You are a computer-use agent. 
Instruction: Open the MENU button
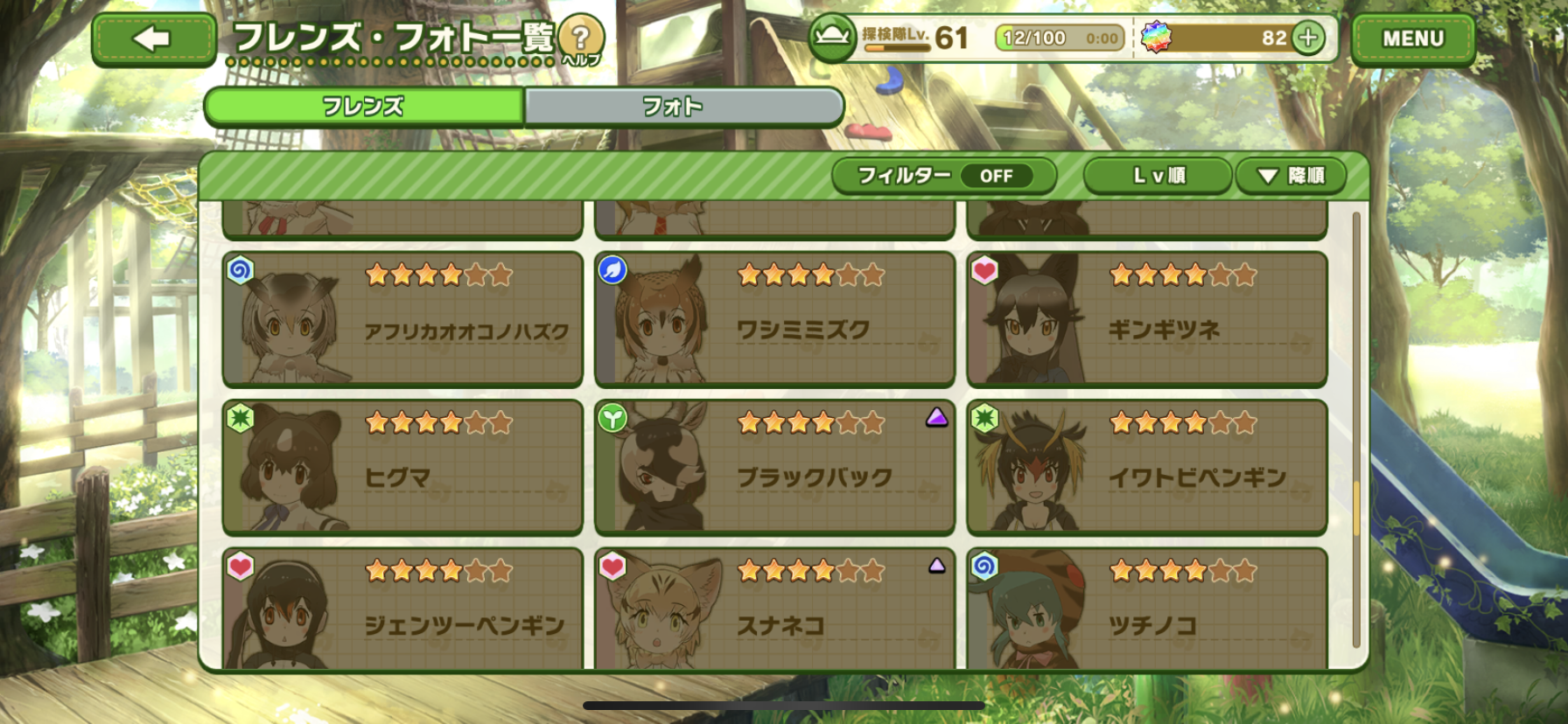point(1412,39)
